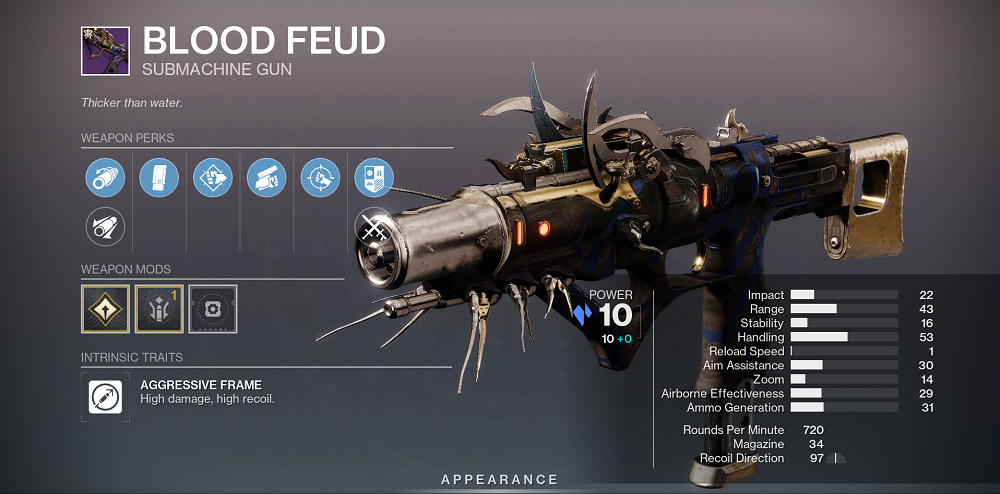The image size is (1000, 494).
Task: Select the first barrel perk in top row
Action: [105, 177]
